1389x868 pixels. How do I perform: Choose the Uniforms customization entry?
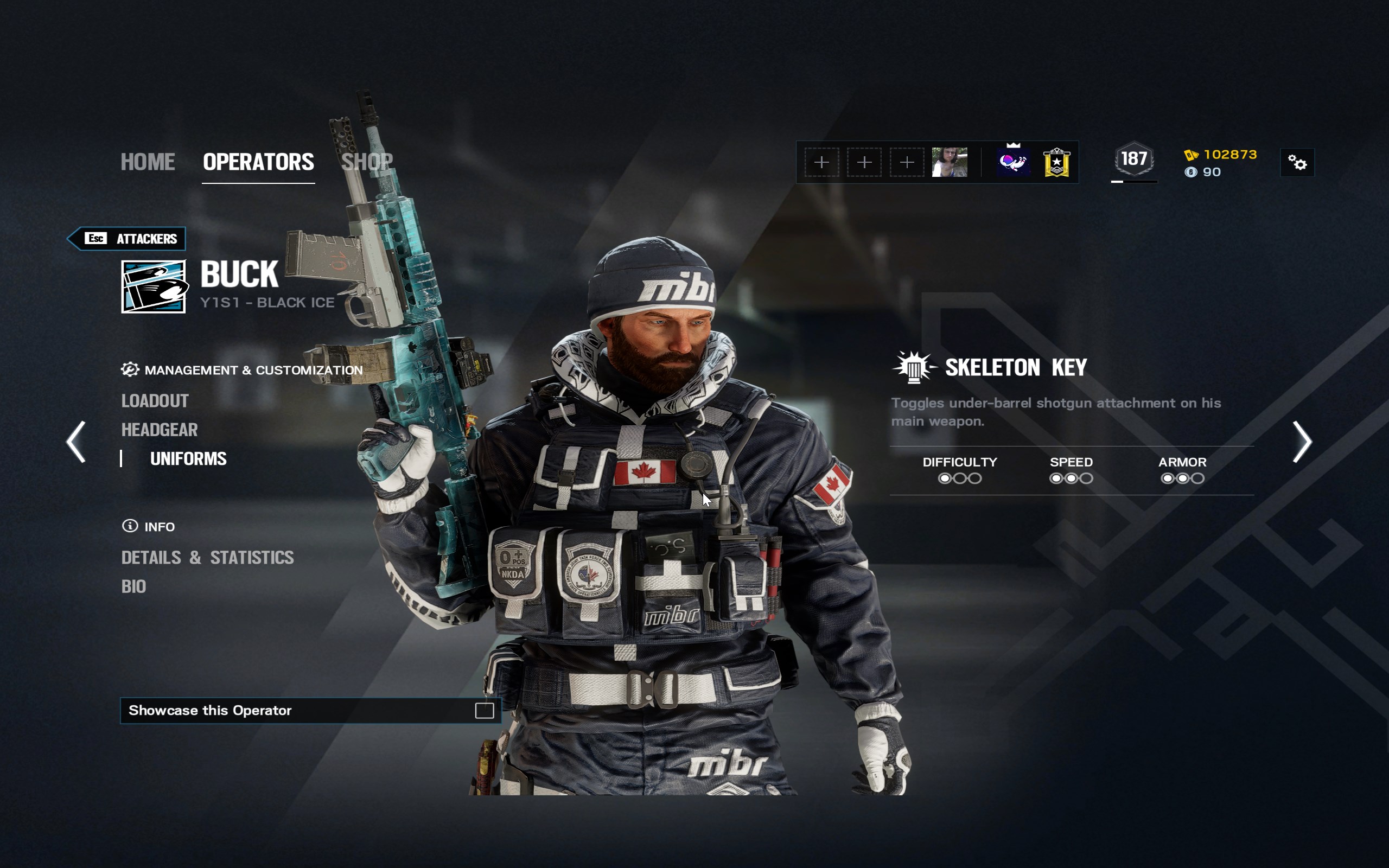coord(188,459)
